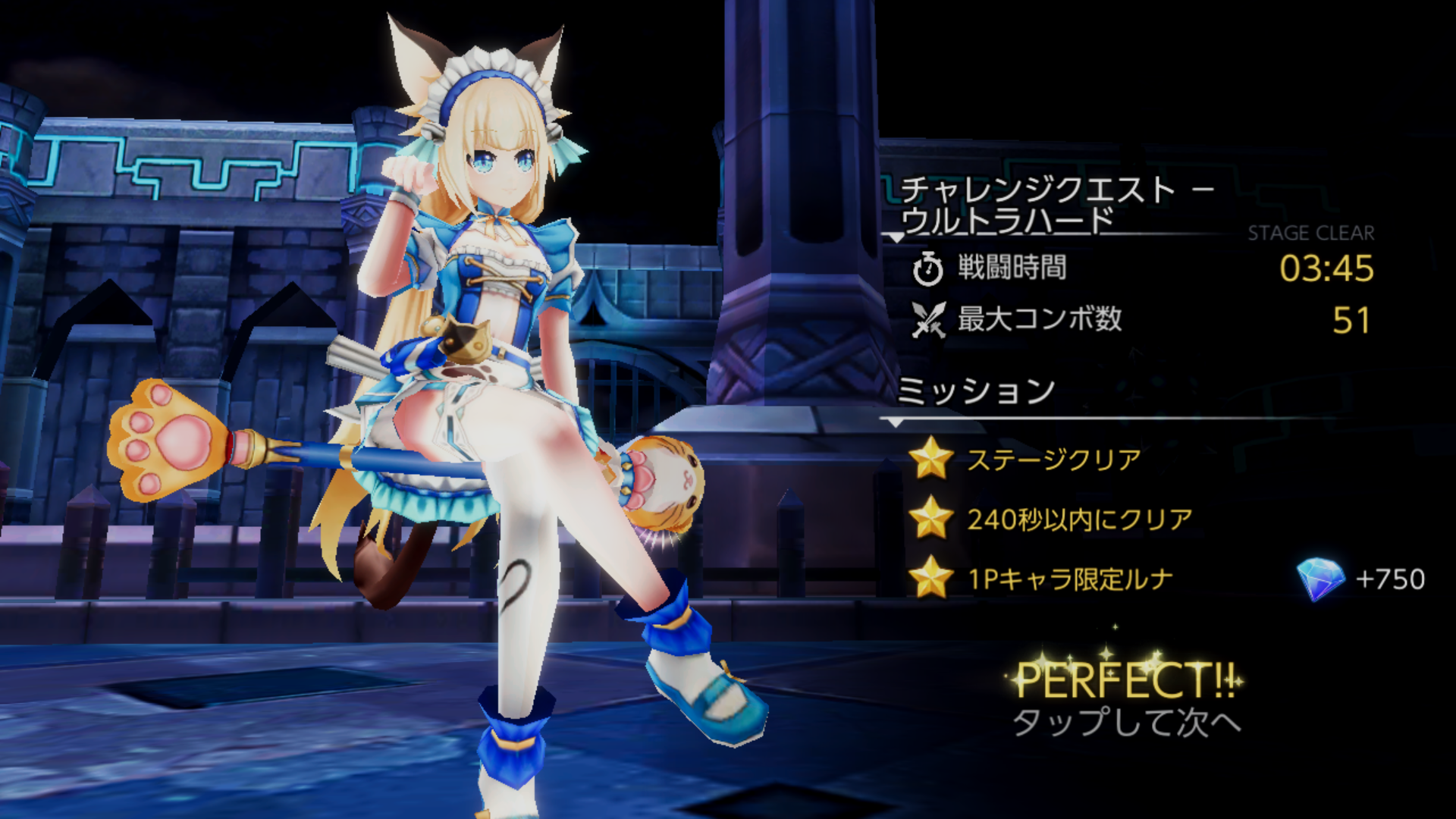This screenshot has width=1456, height=819.
Task: Tap the タップして次へ prompt to continue
Action: 1125,722
